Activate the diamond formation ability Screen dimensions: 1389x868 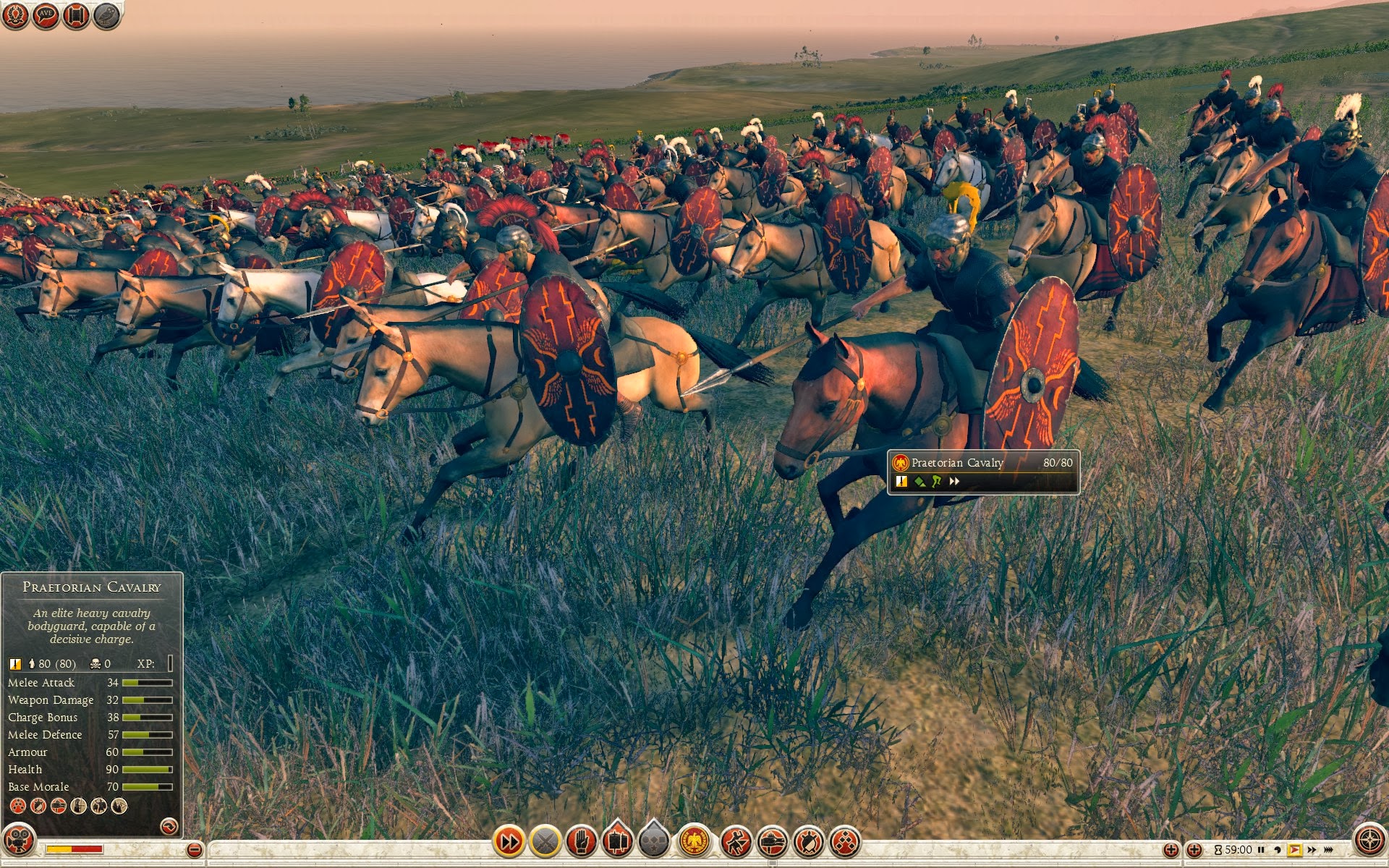click(x=844, y=841)
